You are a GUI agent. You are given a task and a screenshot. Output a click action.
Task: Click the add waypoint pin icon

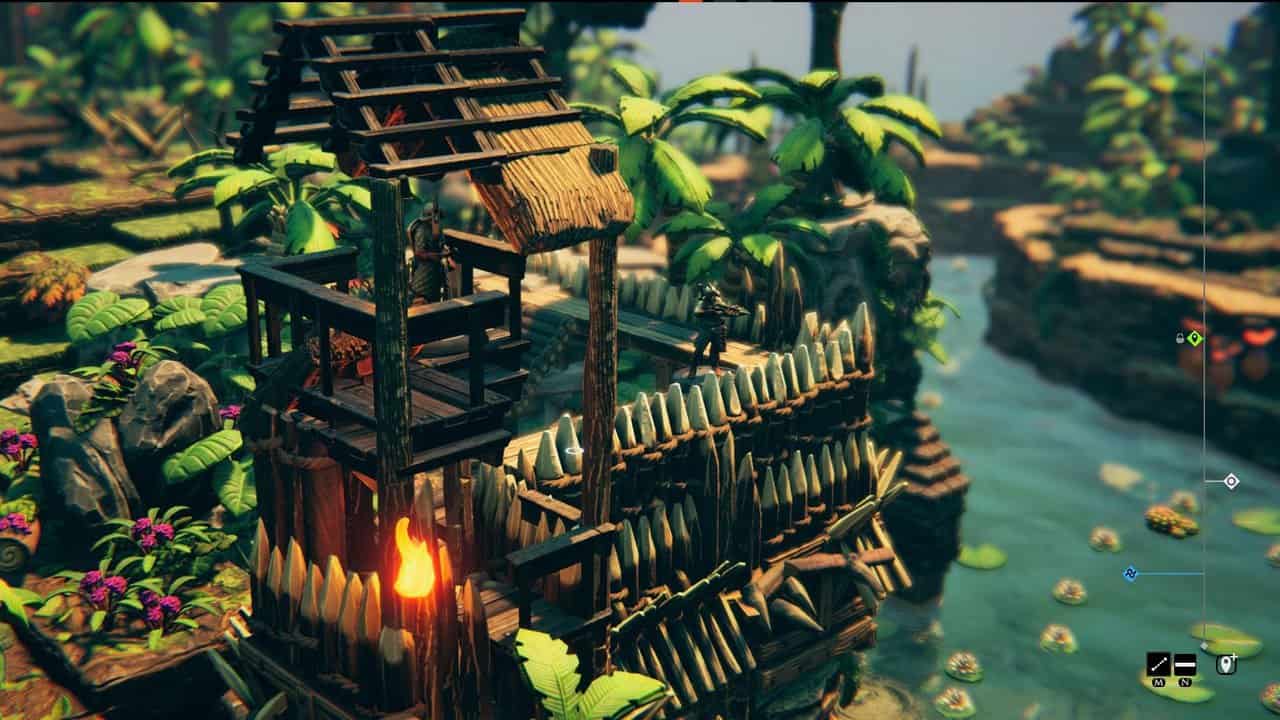click(1226, 665)
